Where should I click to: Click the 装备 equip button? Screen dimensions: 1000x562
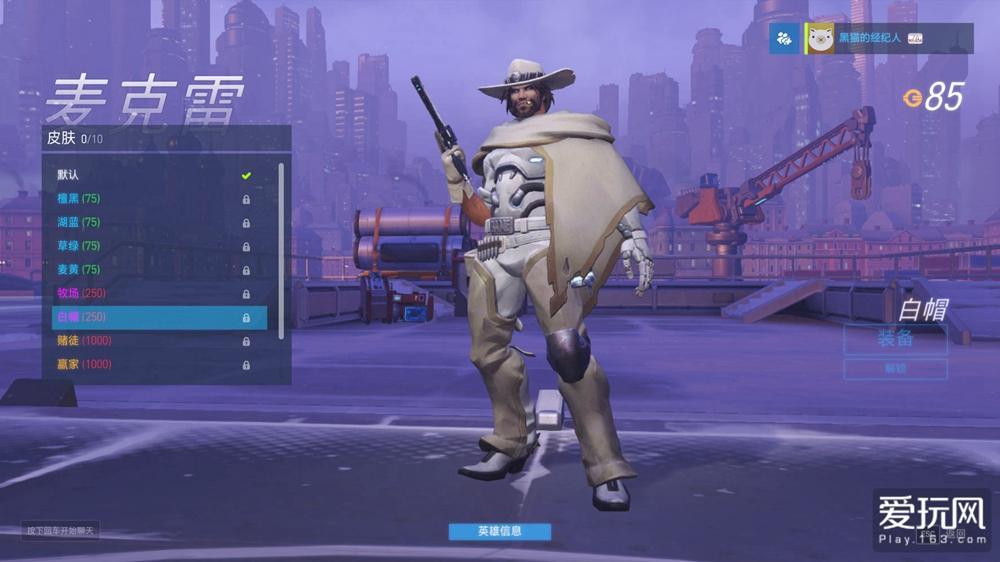(x=895, y=338)
